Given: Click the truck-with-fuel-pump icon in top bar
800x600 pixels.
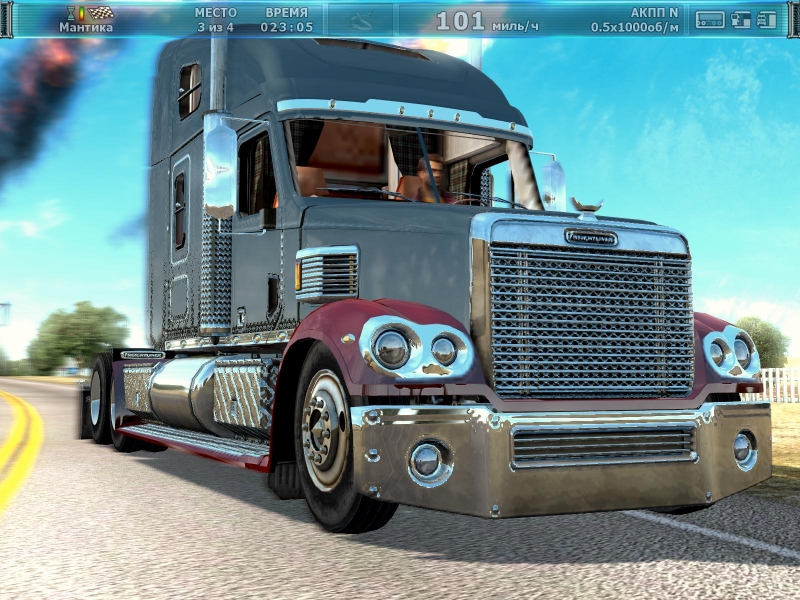Looking at the screenshot, I should click(x=741, y=19).
